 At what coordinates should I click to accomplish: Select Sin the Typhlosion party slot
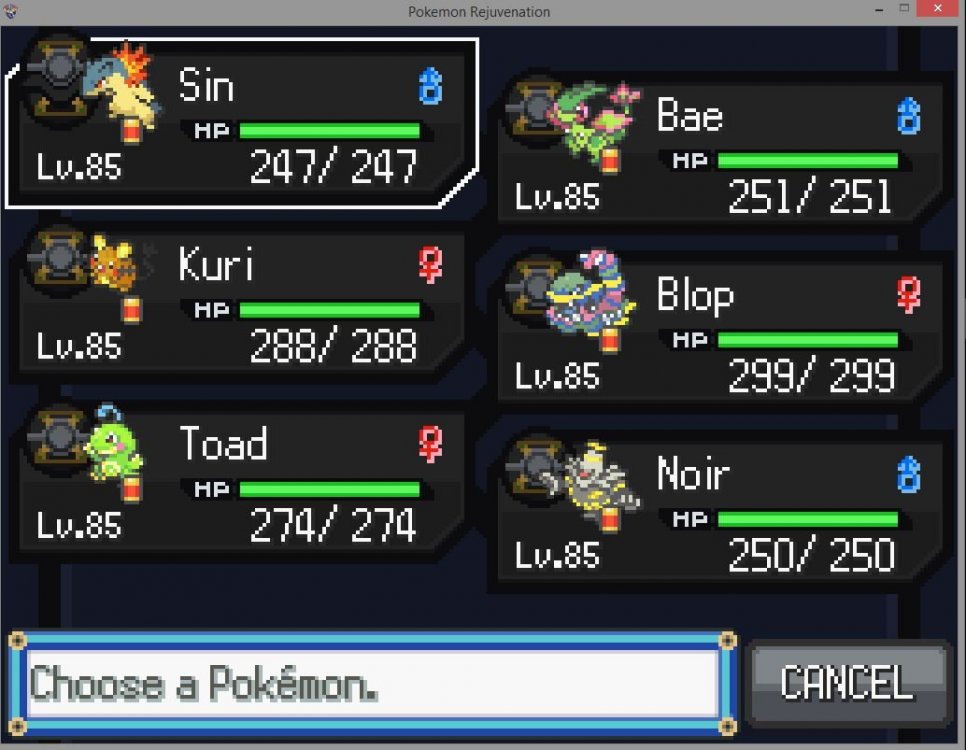pos(240,122)
